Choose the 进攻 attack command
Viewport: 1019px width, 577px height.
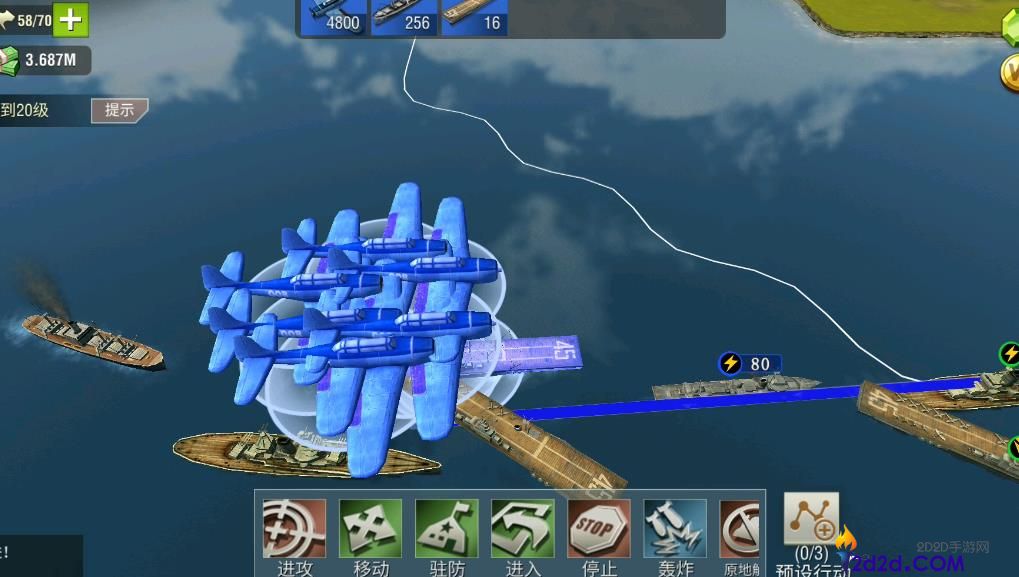(294, 530)
